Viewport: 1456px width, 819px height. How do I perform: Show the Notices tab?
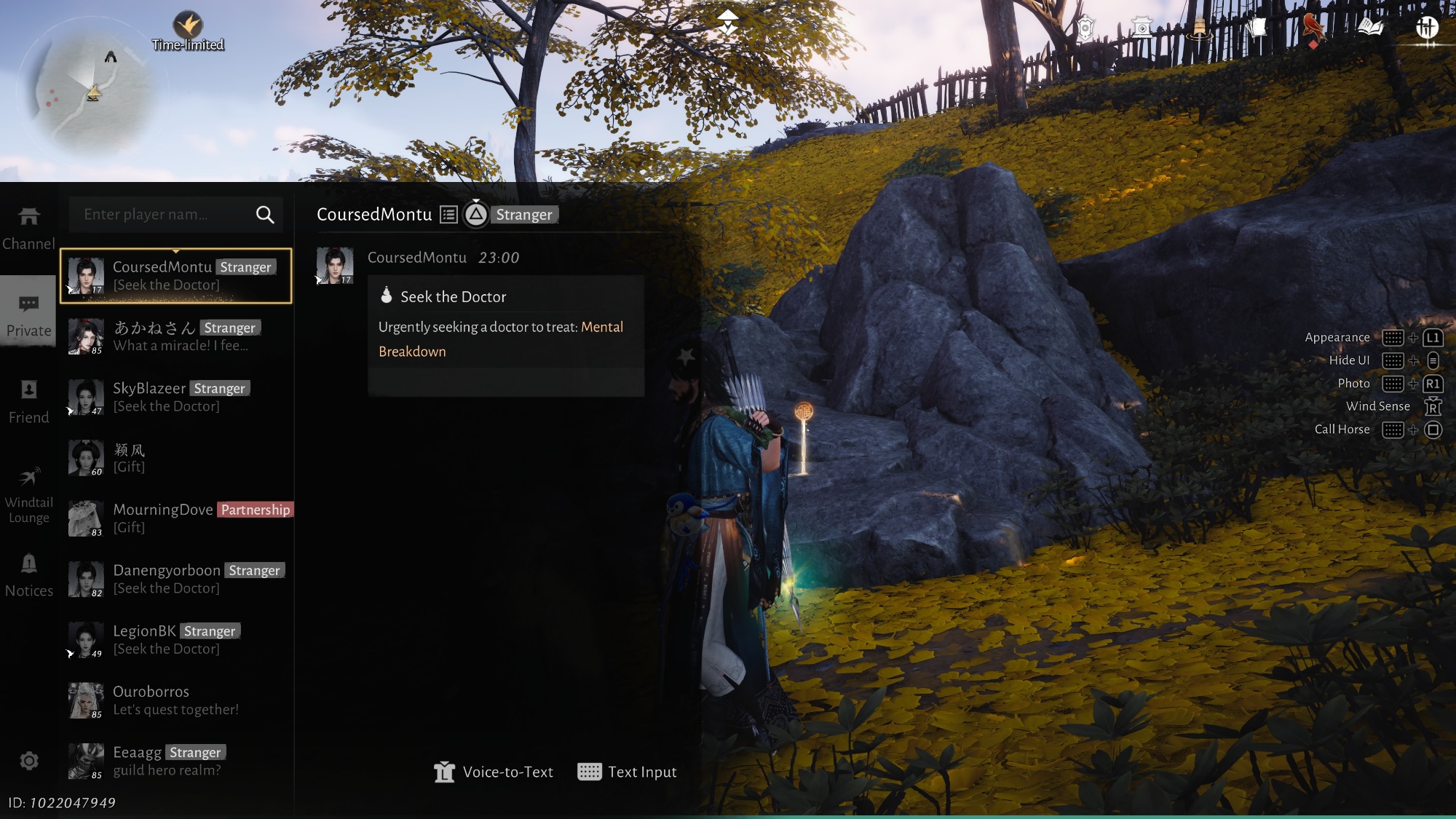[x=28, y=575]
